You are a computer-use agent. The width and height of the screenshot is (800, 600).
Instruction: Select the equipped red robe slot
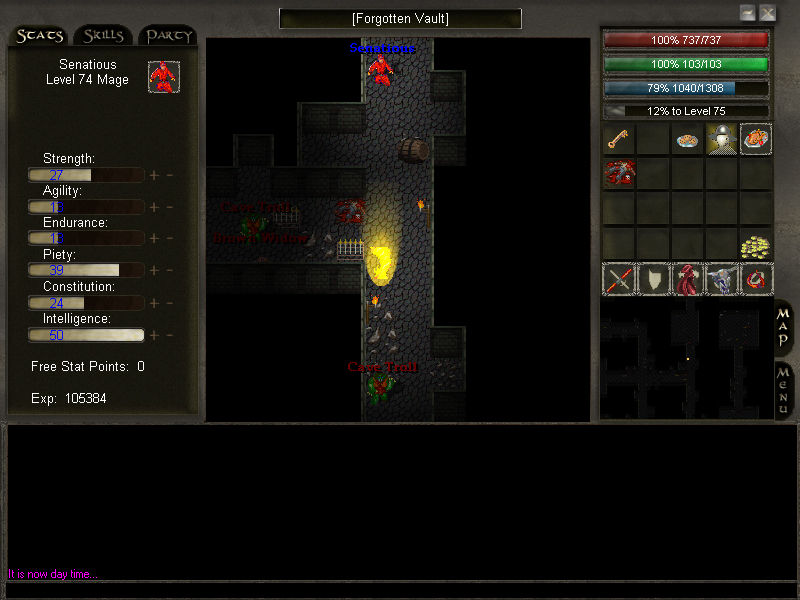pyautogui.click(x=687, y=279)
